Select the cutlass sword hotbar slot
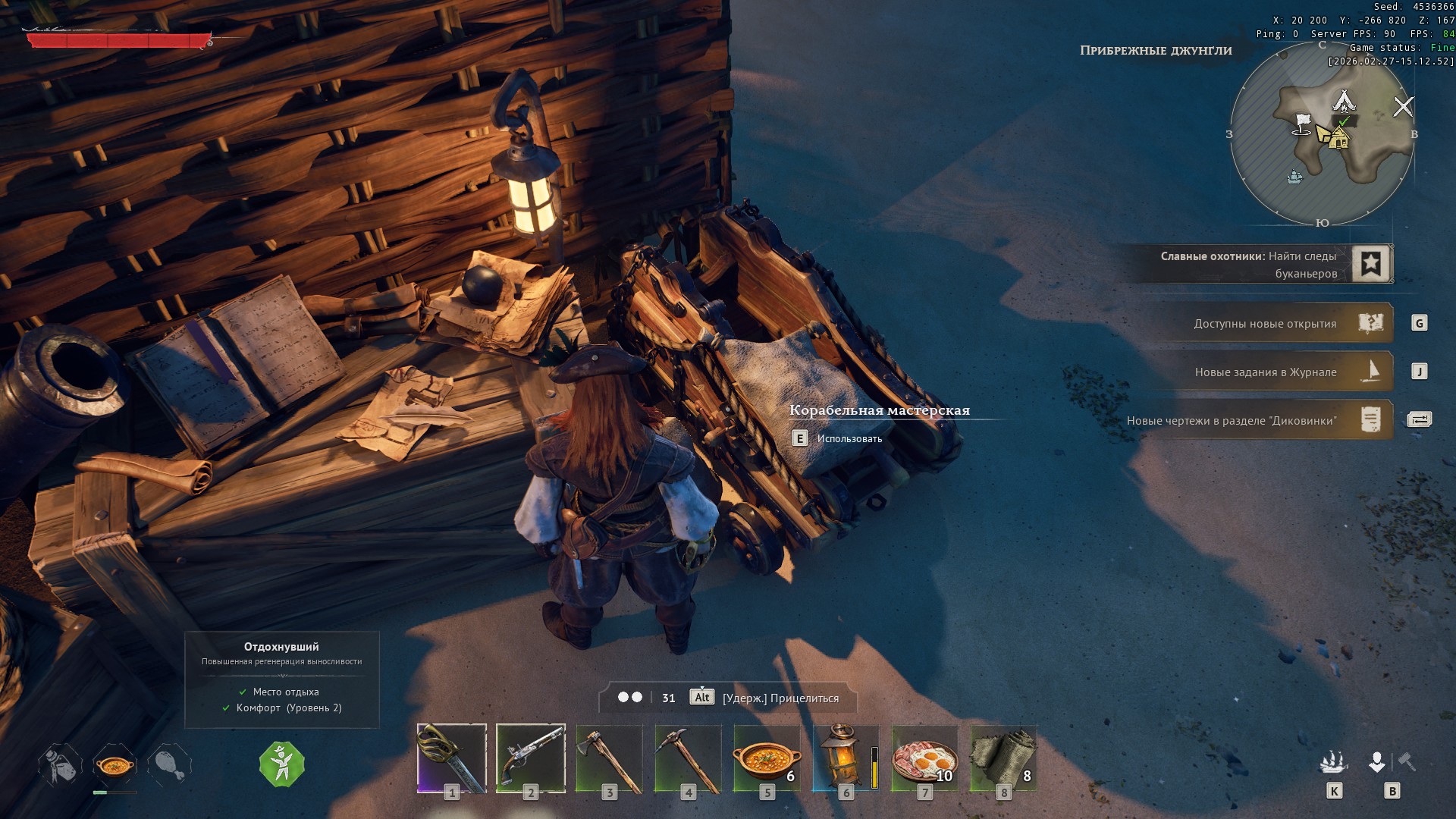The height and width of the screenshot is (819, 1456). click(452, 758)
